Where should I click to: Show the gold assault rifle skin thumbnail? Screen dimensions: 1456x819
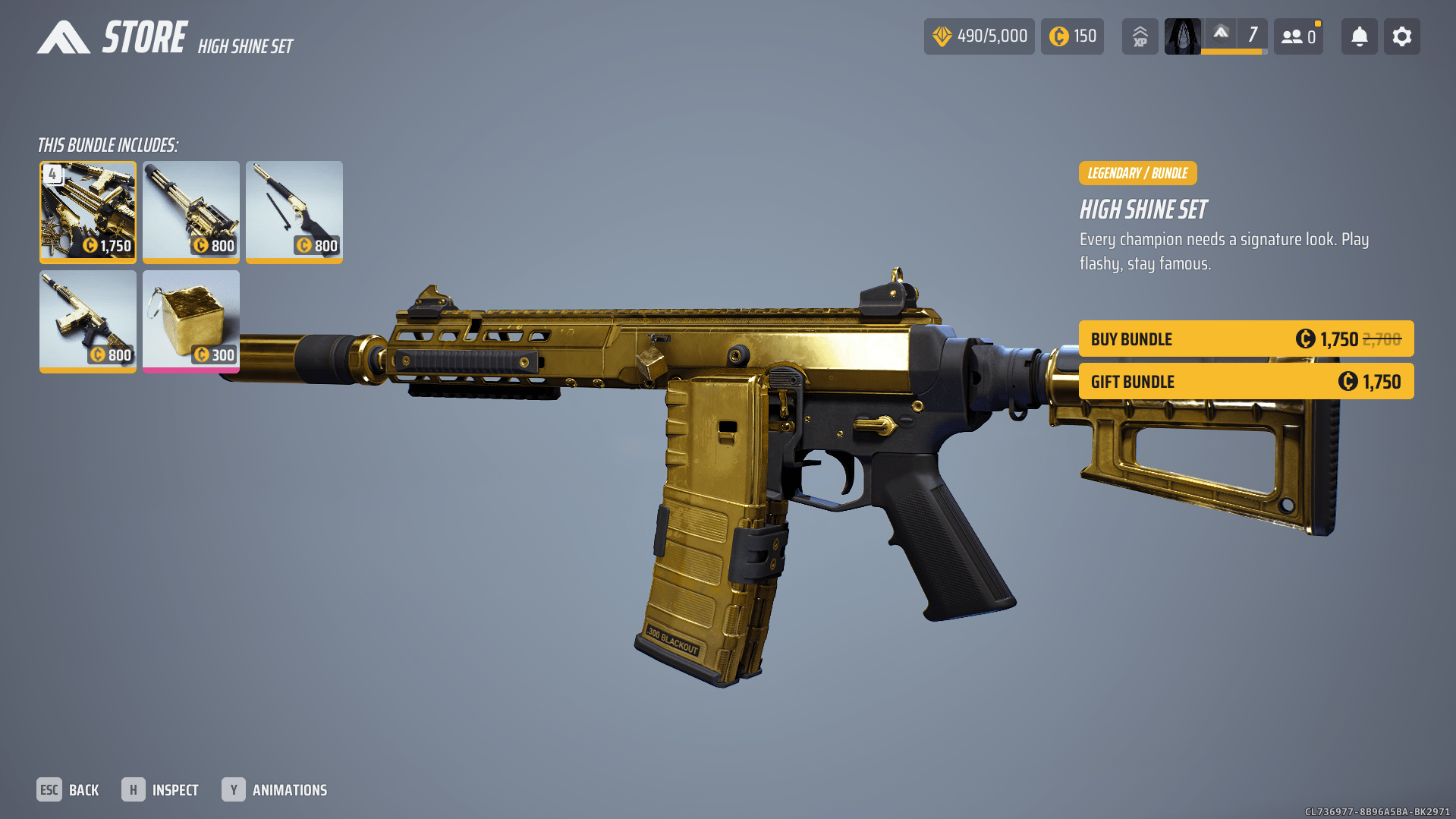[88, 321]
